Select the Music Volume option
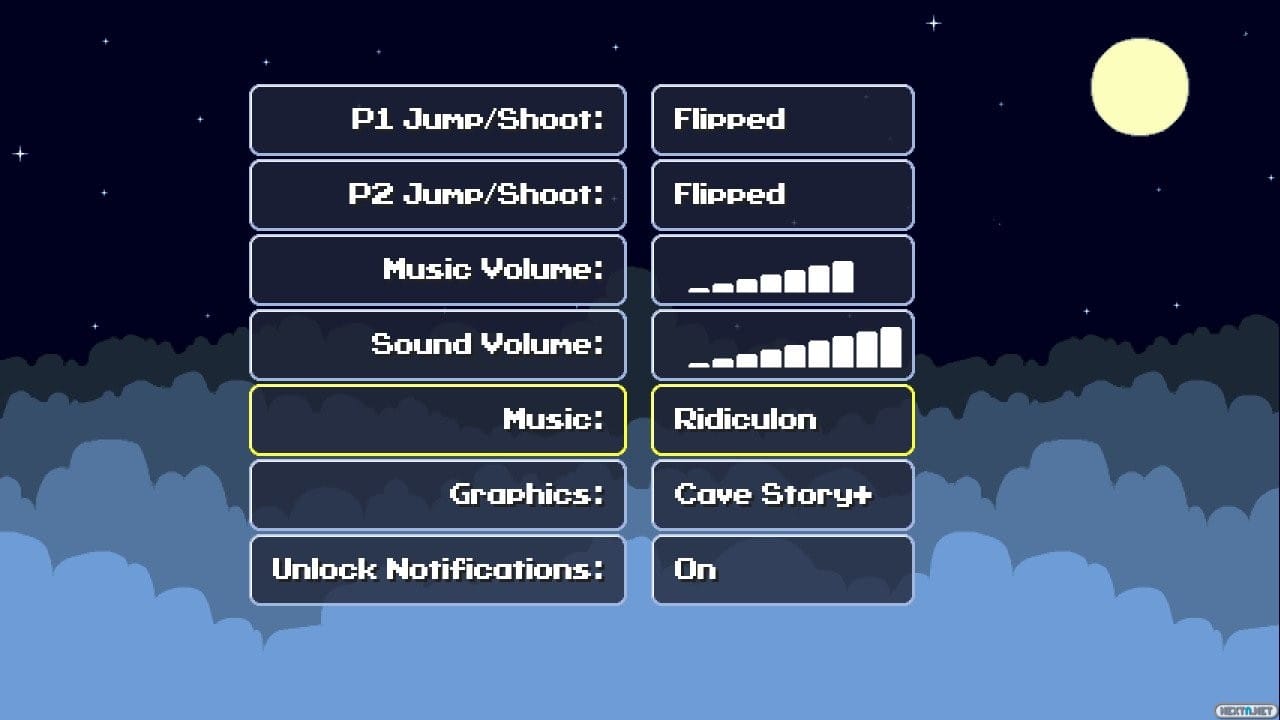1280x720 pixels. (437, 270)
